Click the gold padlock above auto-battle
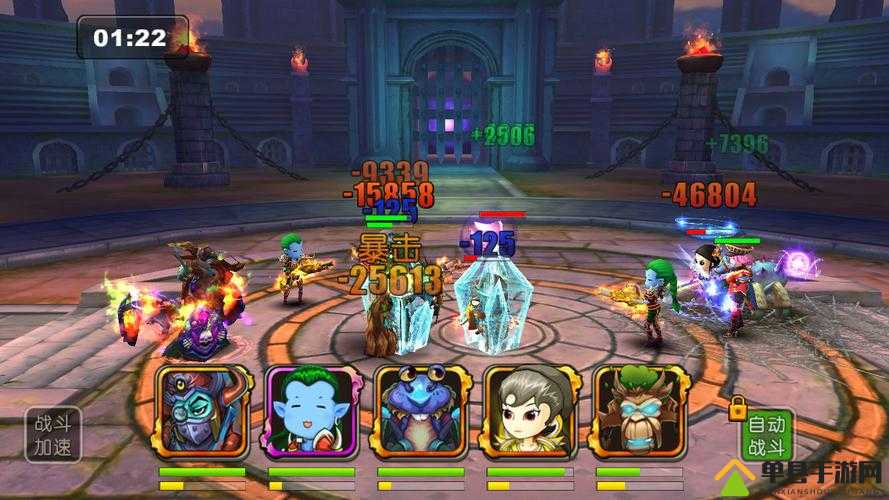This screenshot has height=500, width=889. pyautogui.click(x=738, y=407)
